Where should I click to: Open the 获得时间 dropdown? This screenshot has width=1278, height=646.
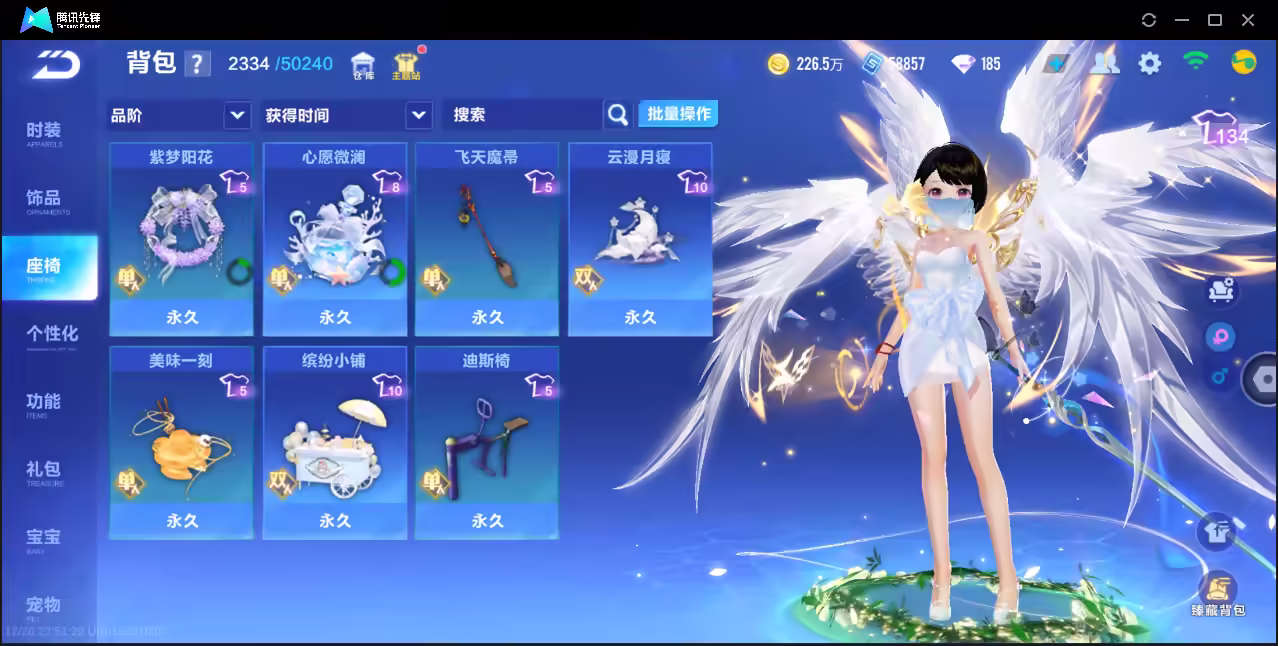pos(418,115)
